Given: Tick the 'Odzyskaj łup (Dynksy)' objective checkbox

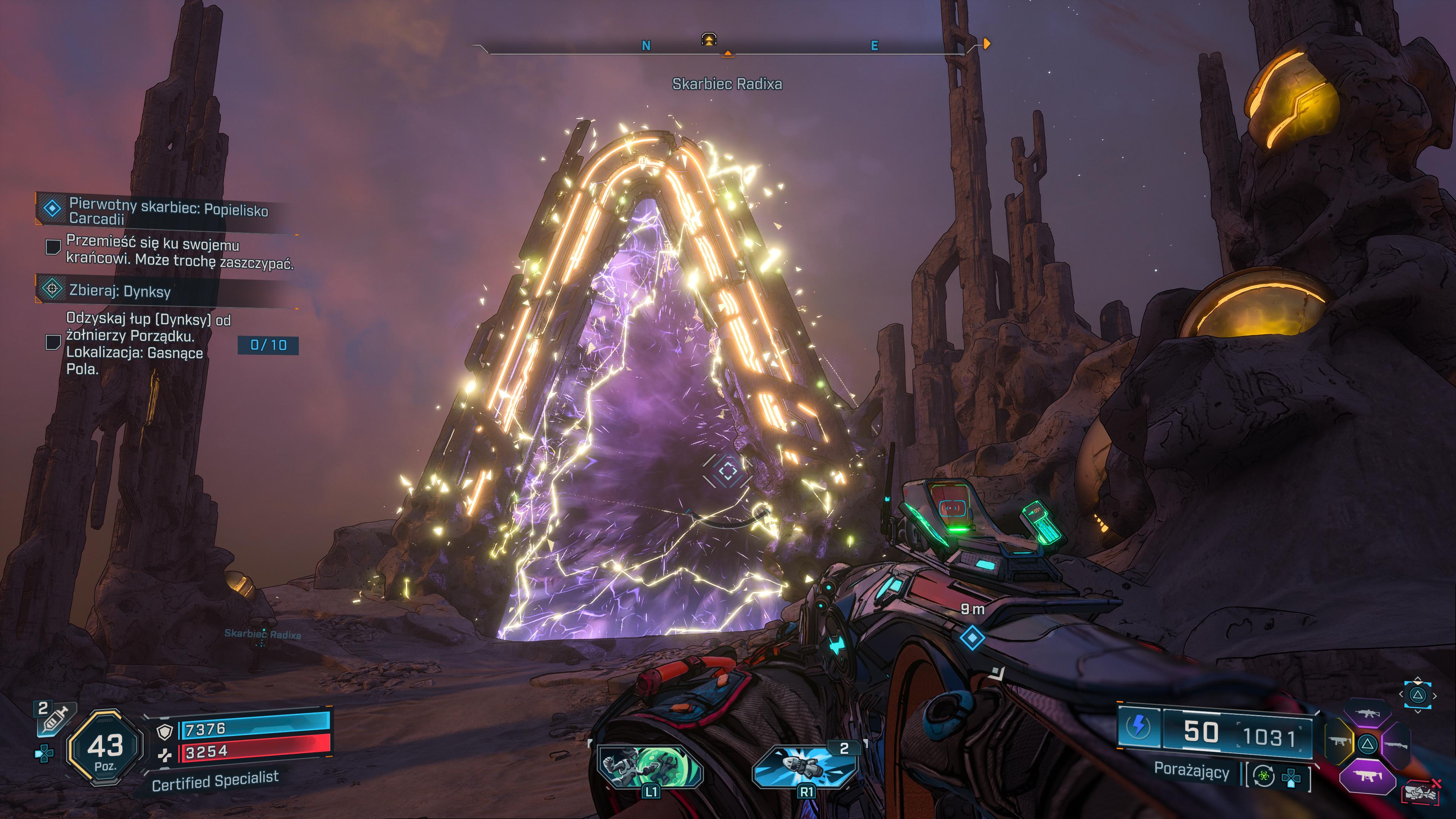Looking at the screenshot, I should coord(53,342).
